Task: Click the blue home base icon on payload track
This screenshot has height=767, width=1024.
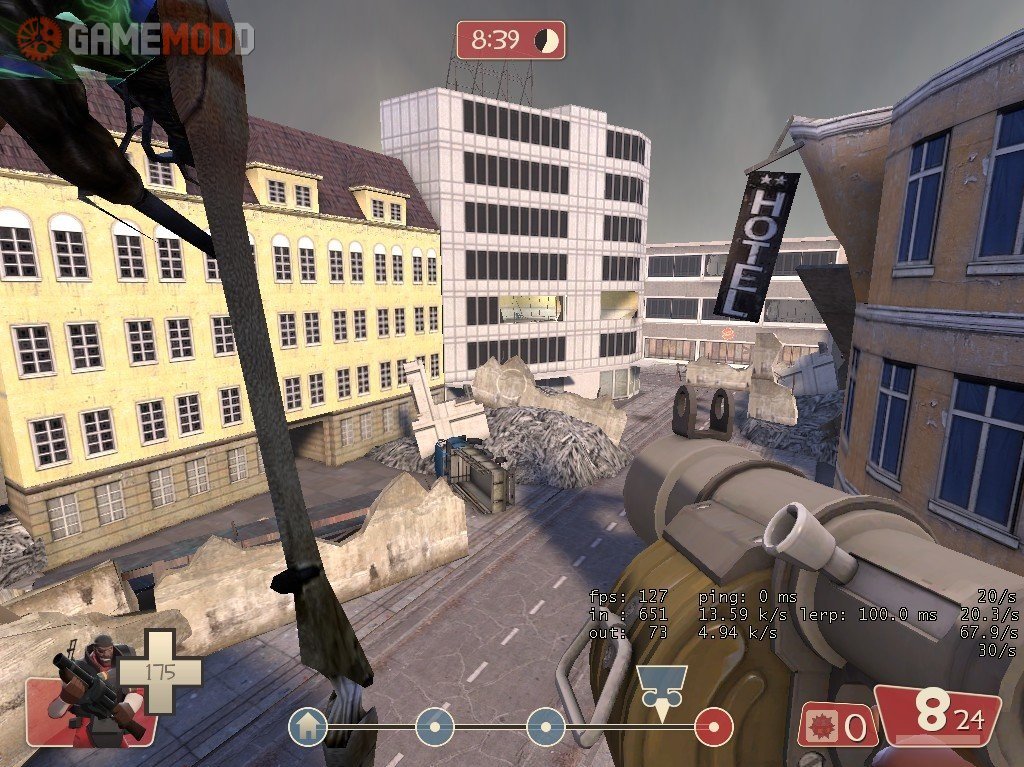Action: 308,727
